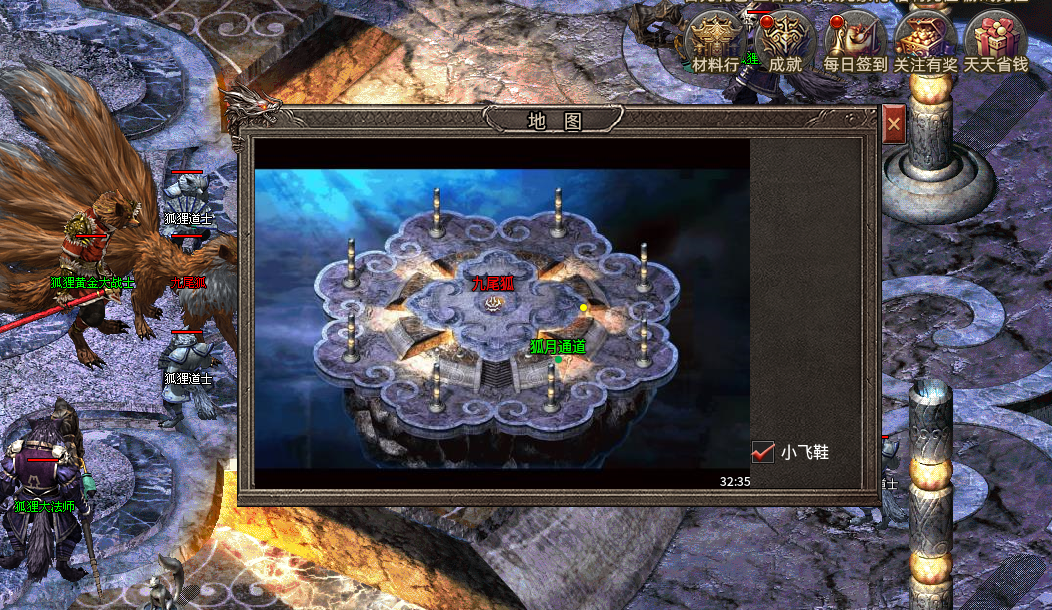Open the 每日签到 daily sign-in
The width and height of the screenshot is (1052, 610).
point(855,42)
